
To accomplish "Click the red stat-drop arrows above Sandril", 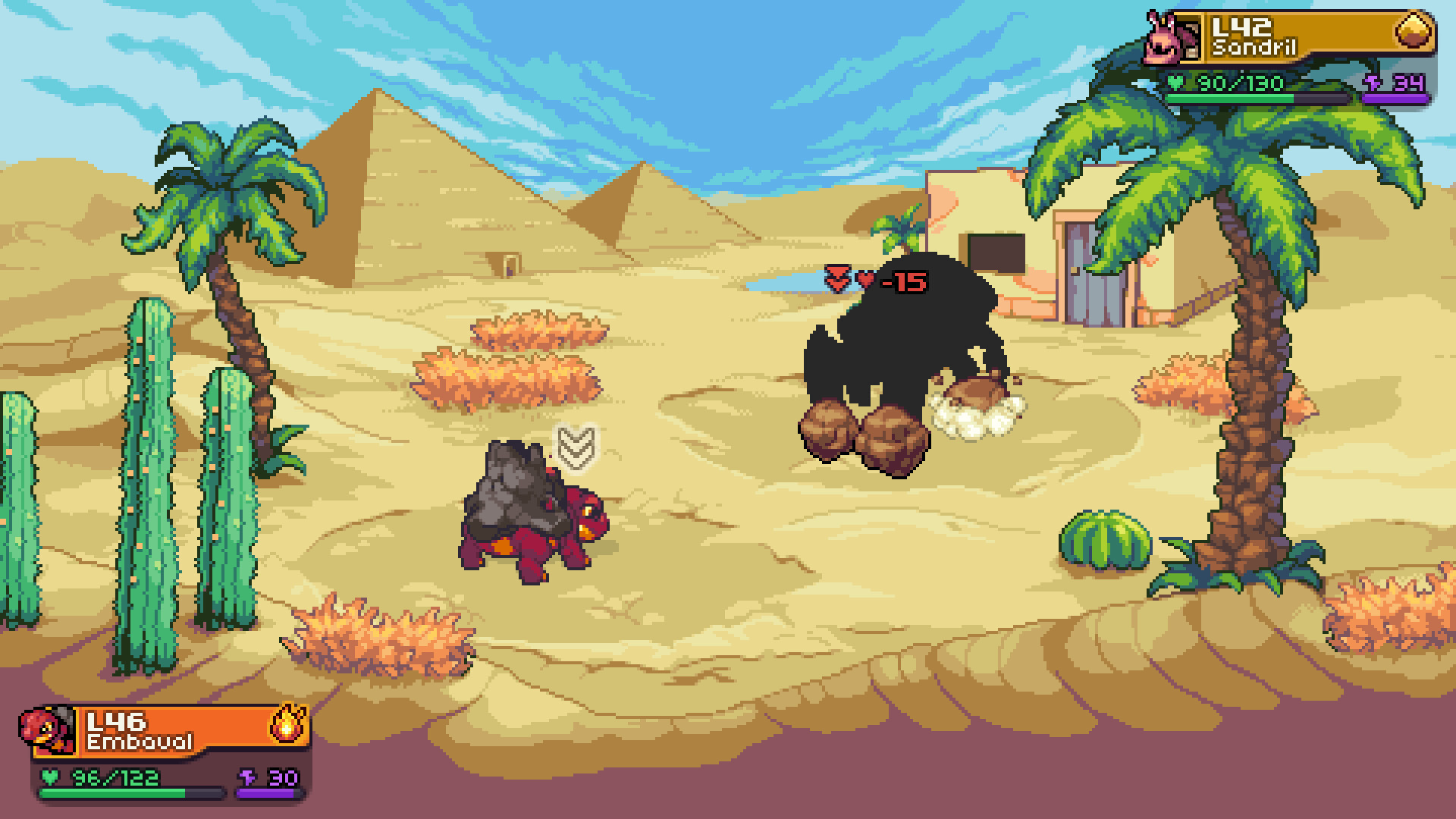I will point(837,279).
